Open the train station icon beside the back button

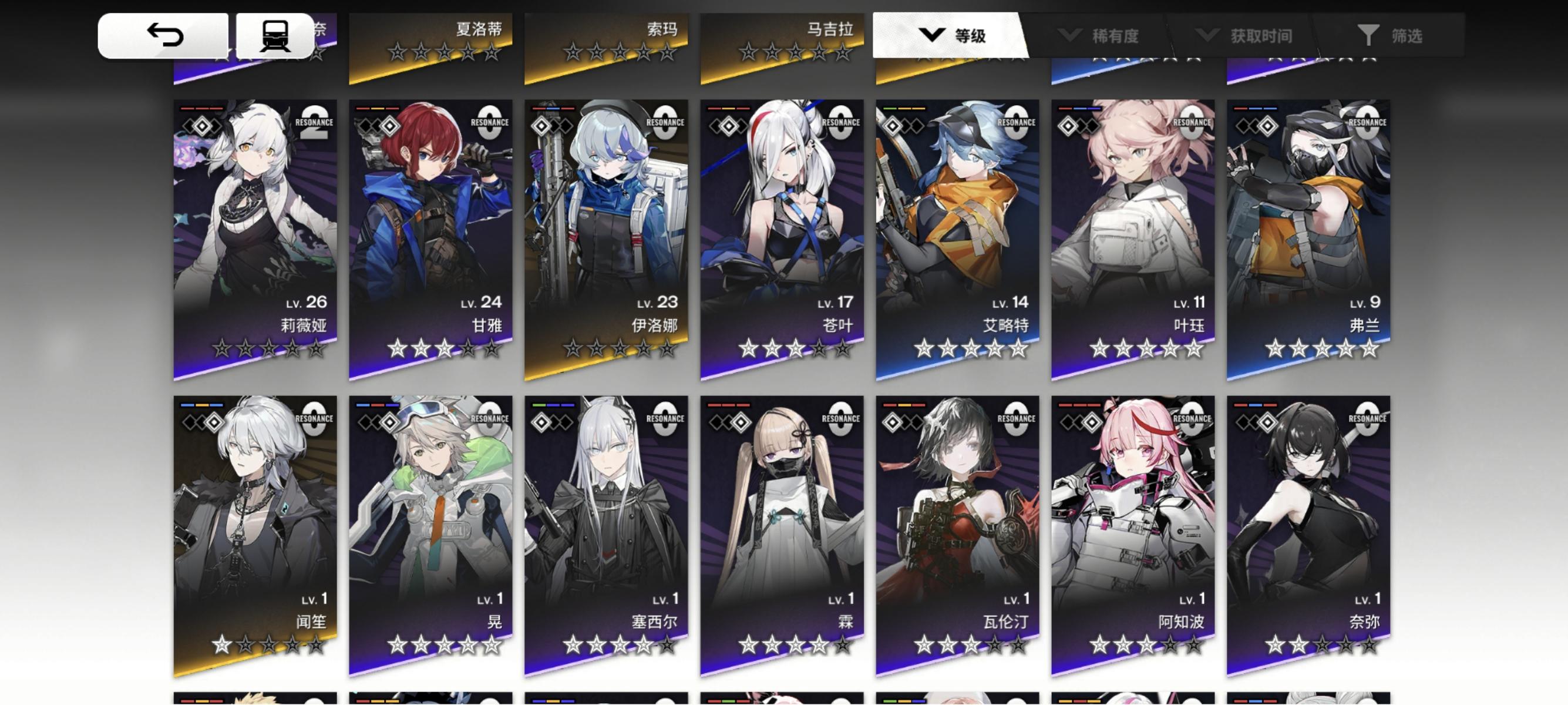pos(275,35)
